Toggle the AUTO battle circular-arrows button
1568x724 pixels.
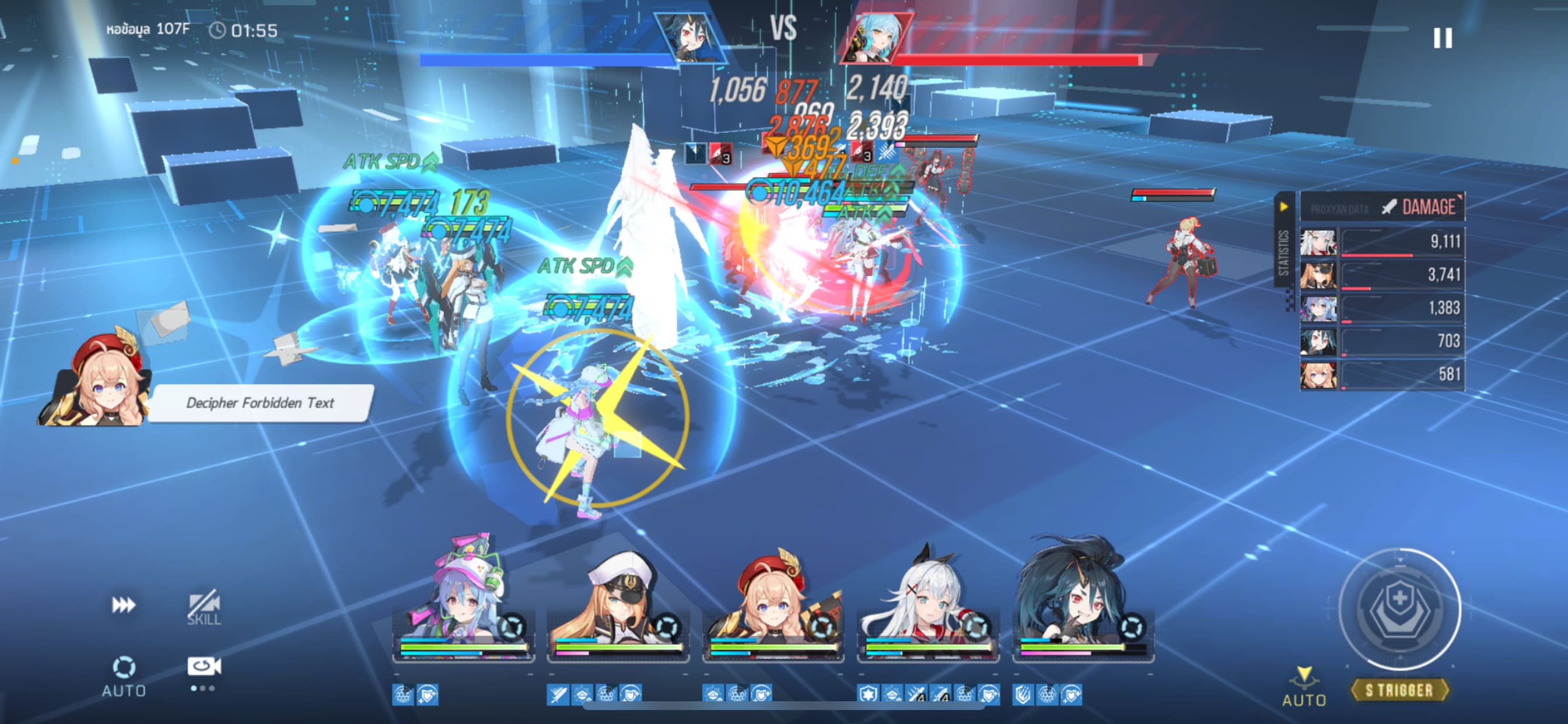pos(124,674)
